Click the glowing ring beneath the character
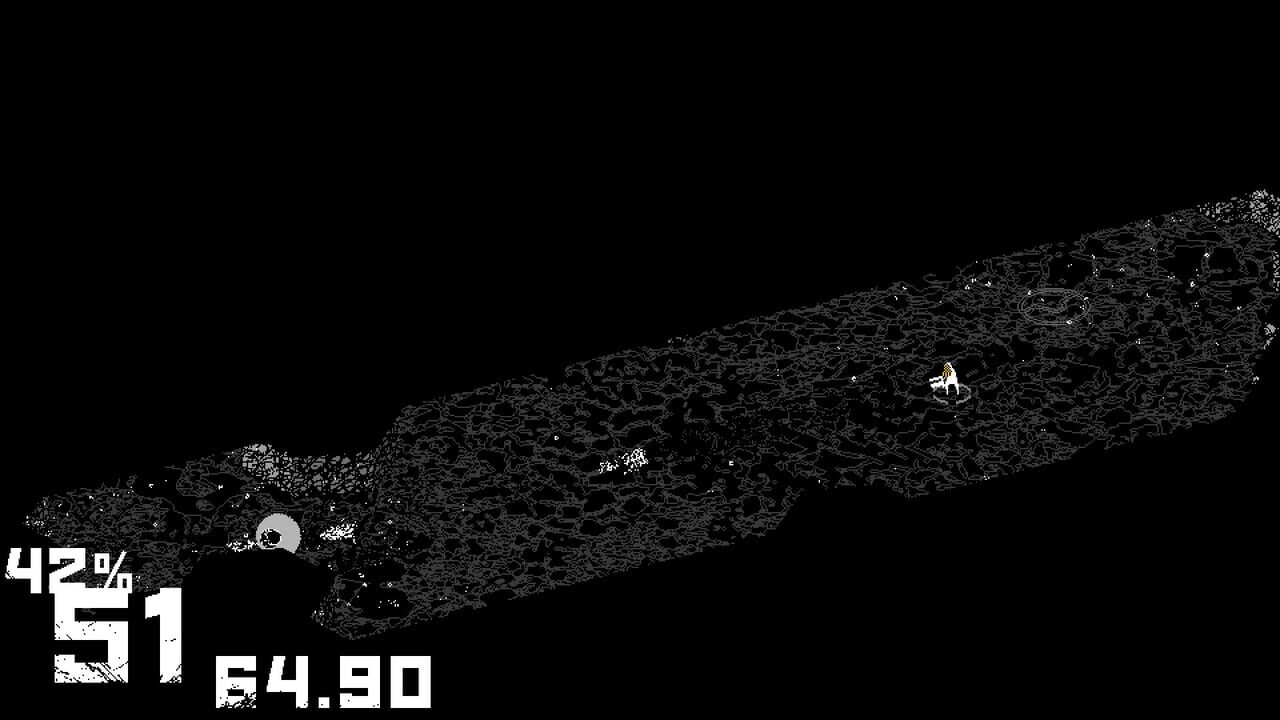Screen dimensions: 1280x720 pyautogui.click(x=950, y=394)
